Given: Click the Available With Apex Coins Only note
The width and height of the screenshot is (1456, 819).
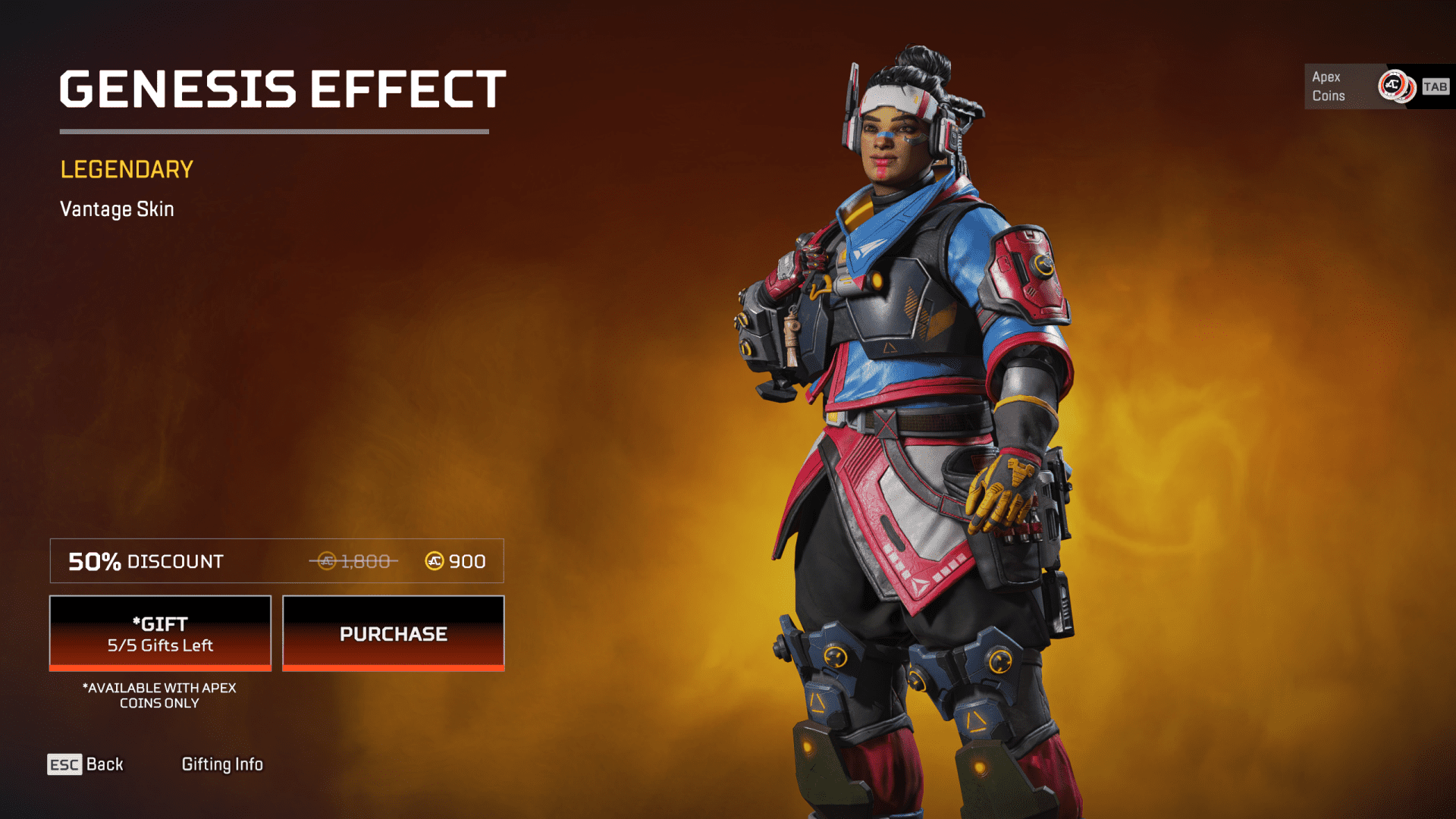Looking at the screenshot, I should tap(159, 695).
